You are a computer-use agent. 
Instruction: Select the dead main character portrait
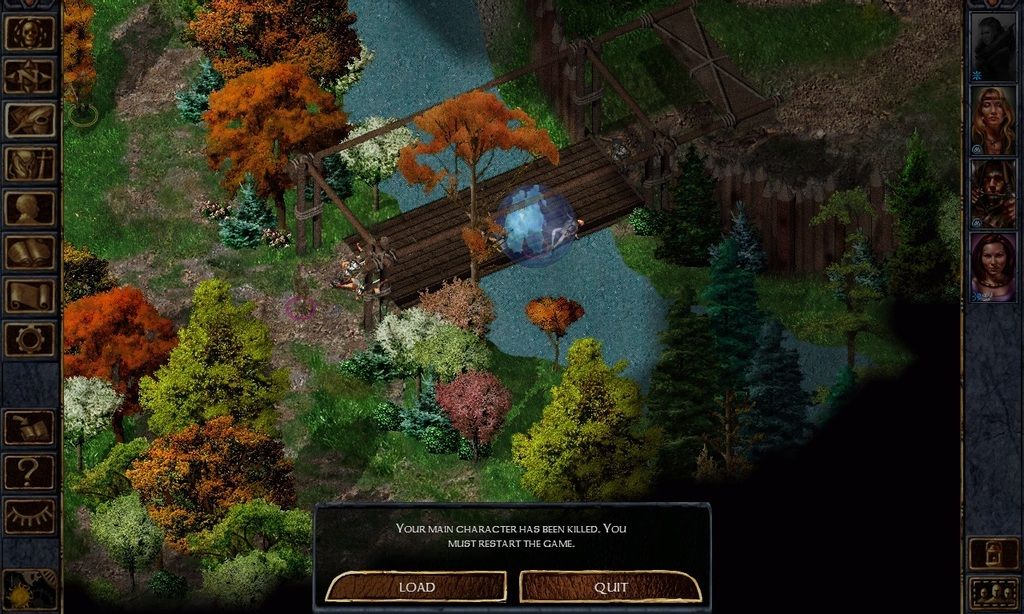(x=993, y=46)
